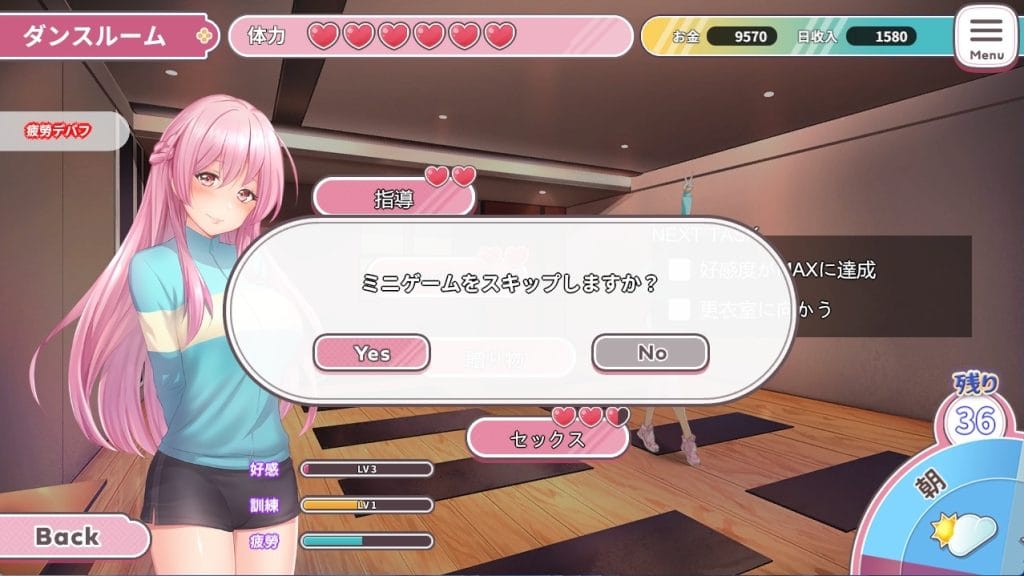Select the 指導 action button
This screenshot has width=1024, height=576.
coord(394,199)
